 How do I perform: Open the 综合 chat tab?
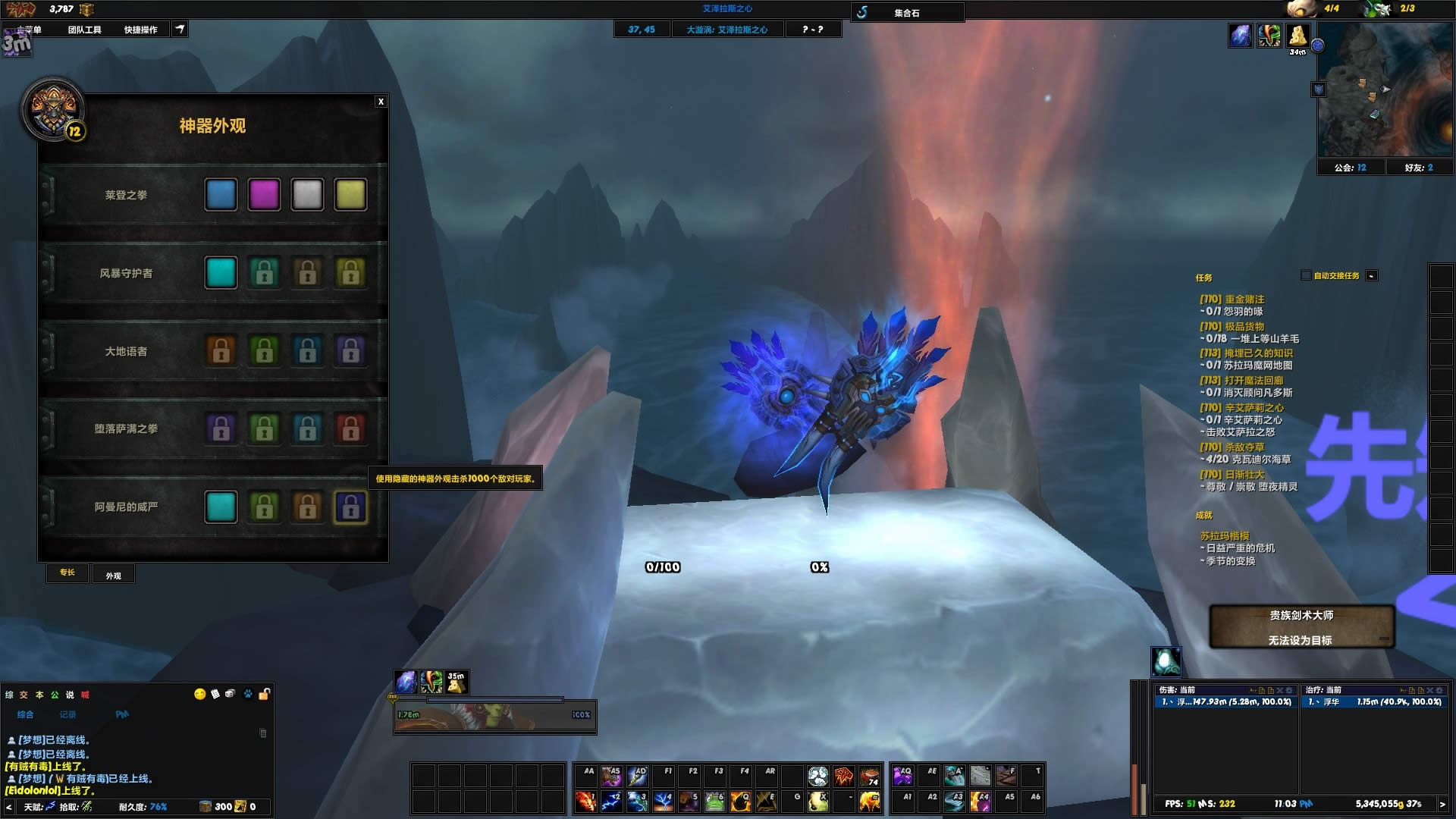pos(26,714)
